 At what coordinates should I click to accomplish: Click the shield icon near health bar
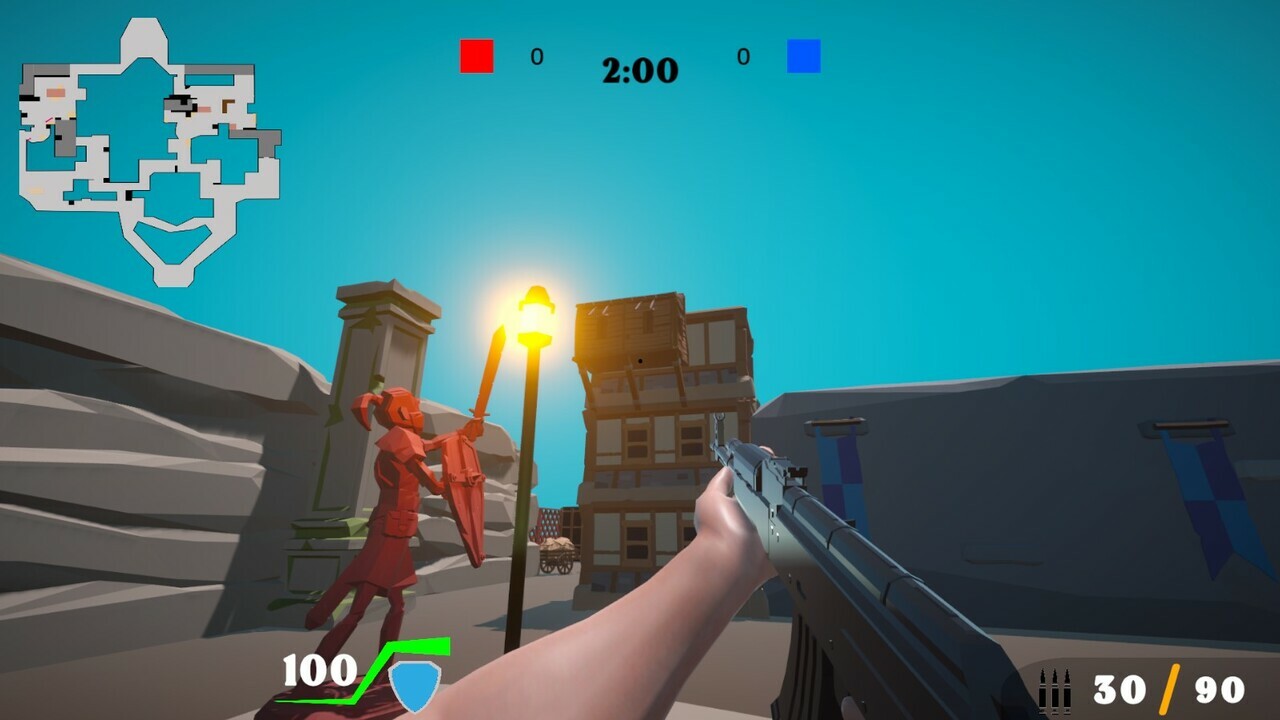pos(415,685)
